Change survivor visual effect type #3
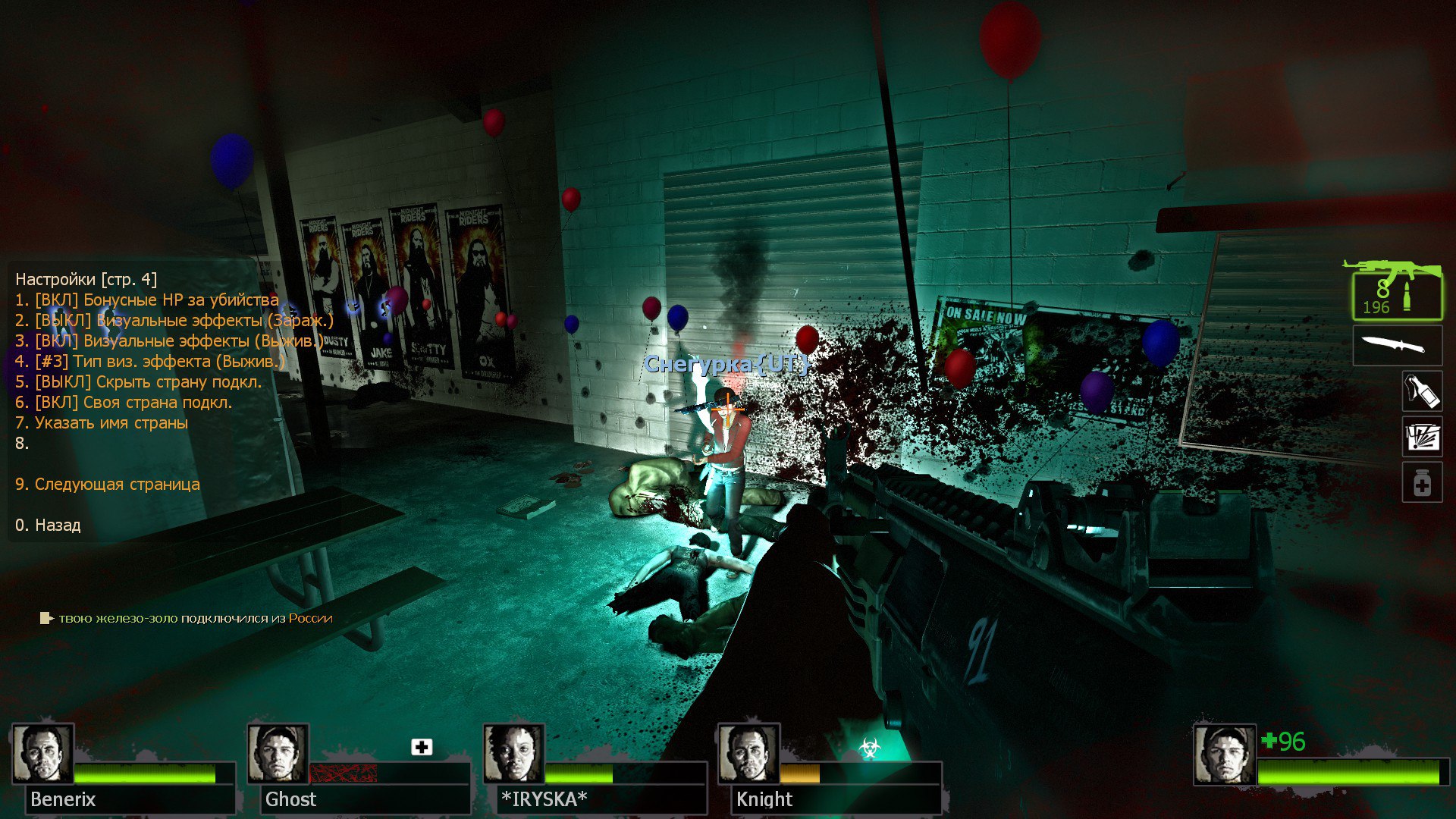 point(150,362)
